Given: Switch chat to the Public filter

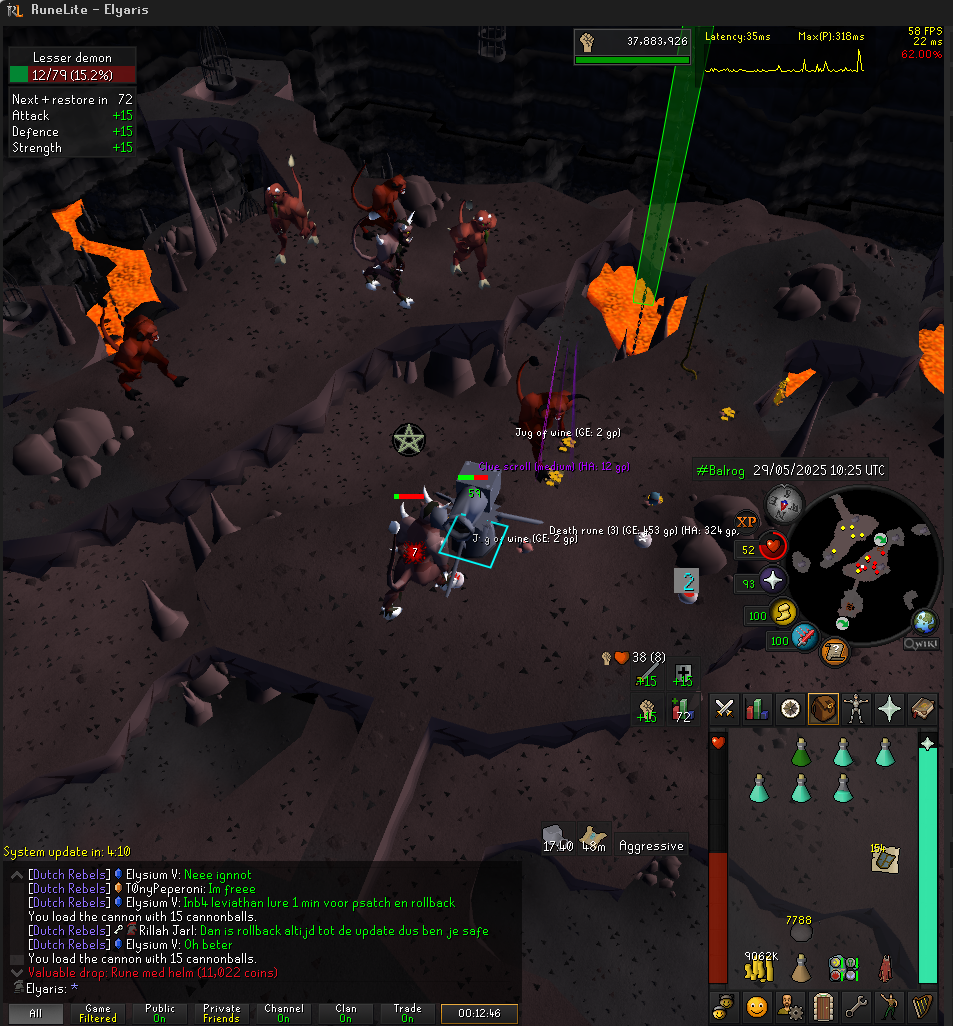Looking at the screenshot, I should coord(159,1013).
